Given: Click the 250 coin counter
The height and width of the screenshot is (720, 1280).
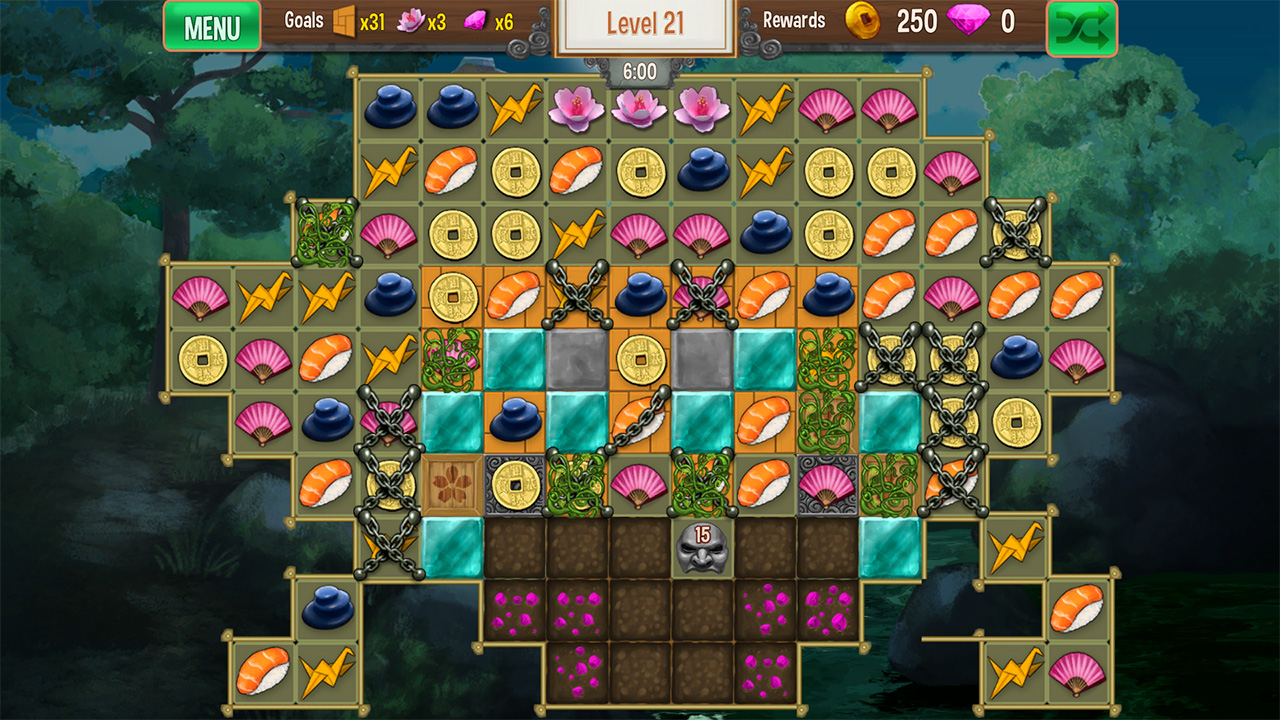Looking at the screenshot, I should 916,21.
